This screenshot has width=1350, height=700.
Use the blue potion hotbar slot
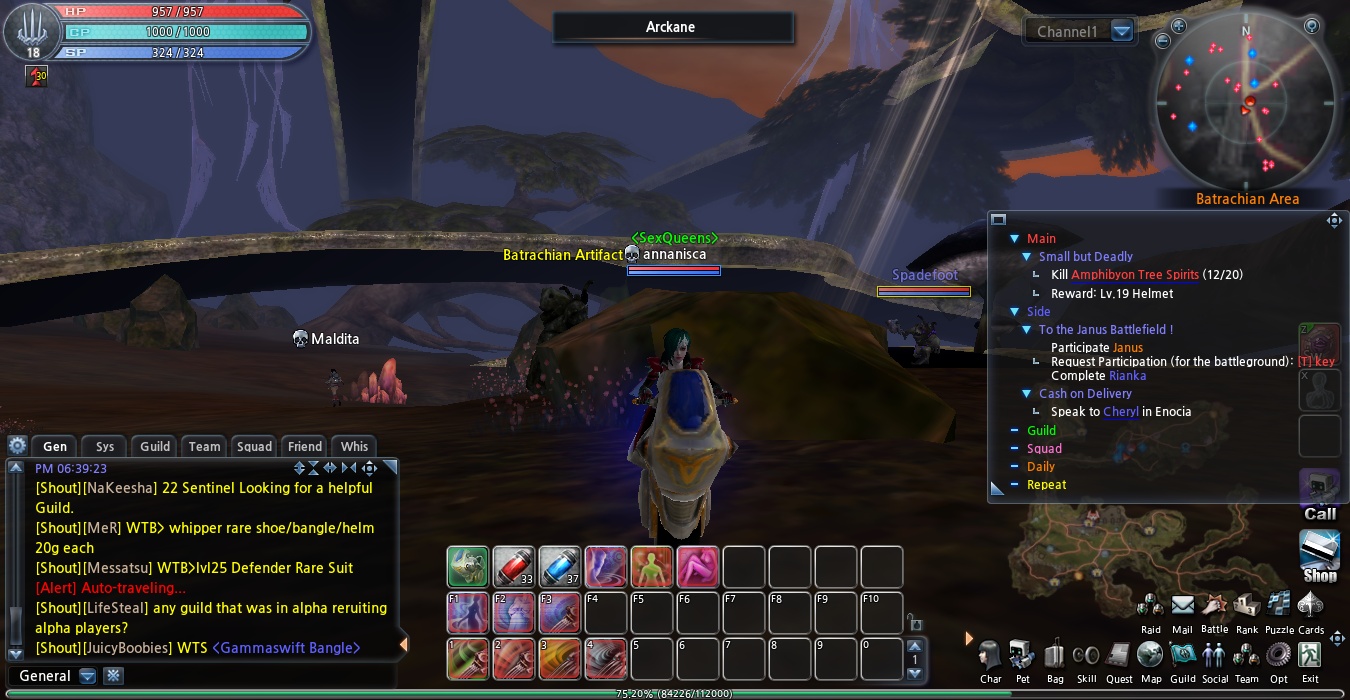tap(560, 567)
